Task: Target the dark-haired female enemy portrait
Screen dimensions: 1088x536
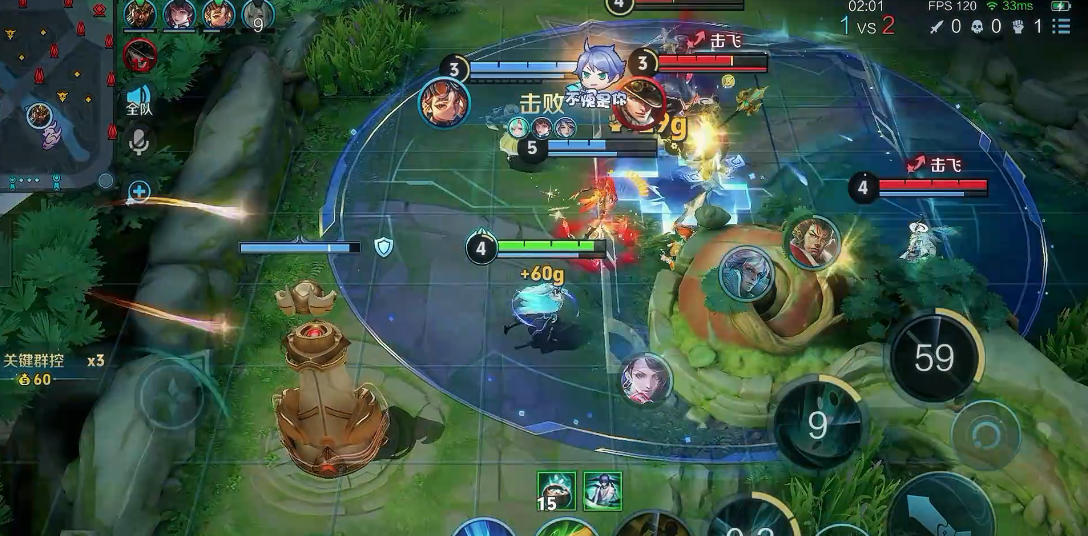Action: (x=645, y=380)
